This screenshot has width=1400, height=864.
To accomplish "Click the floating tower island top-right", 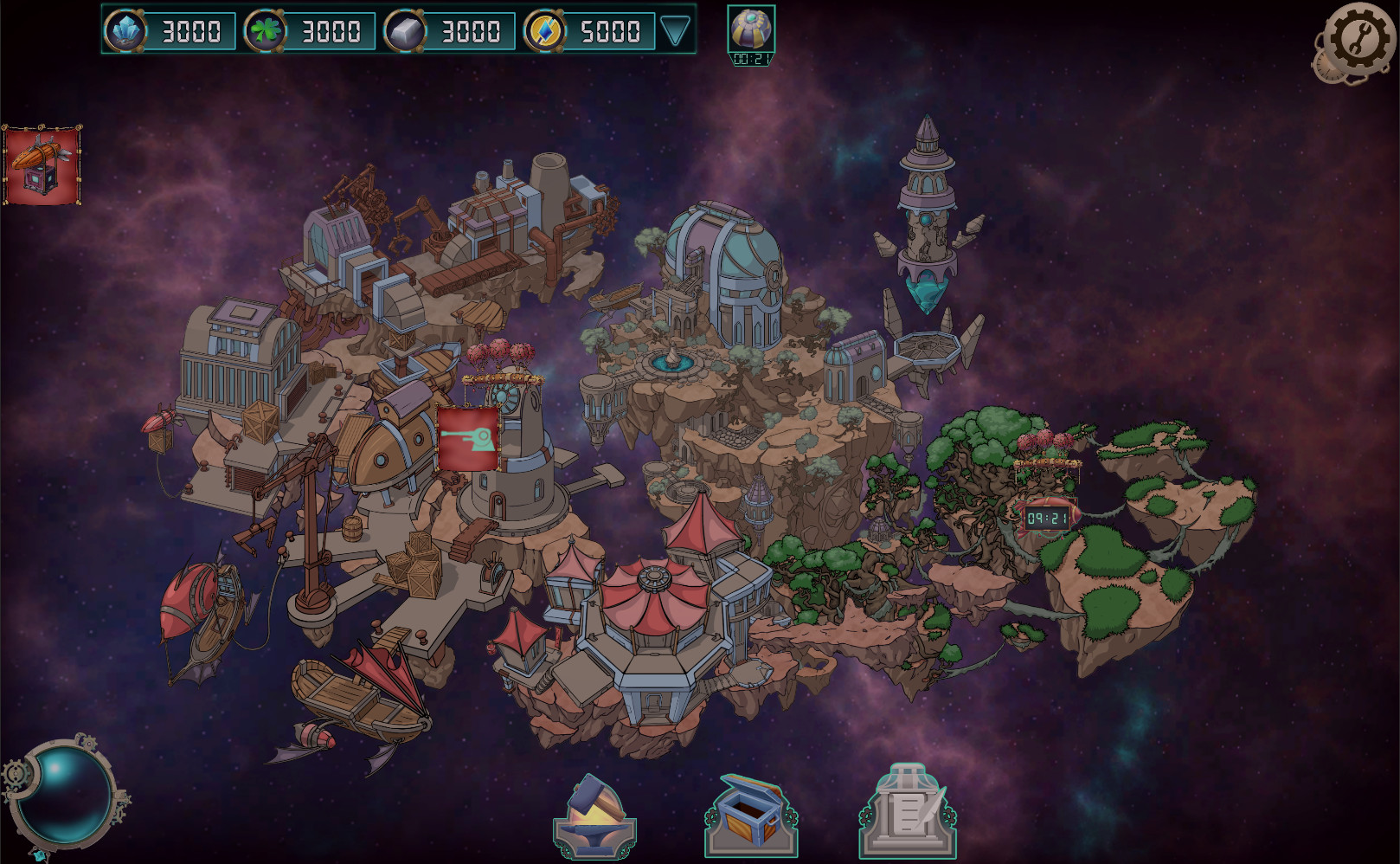I will pos(926,216).
